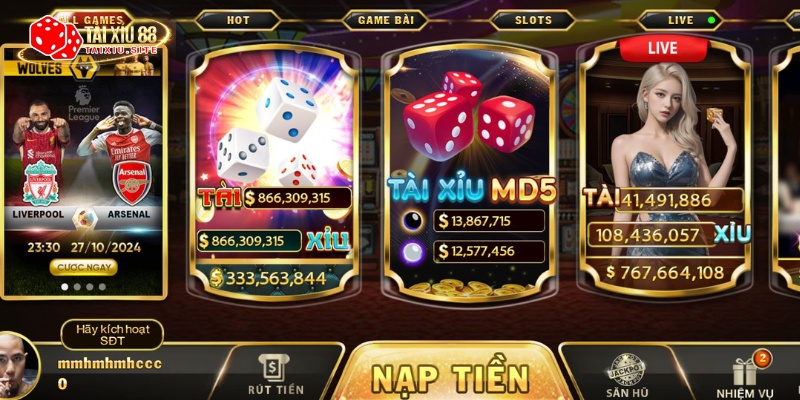Open the white dice Tài Xỉu game
Viewport: 800px width, 400px height.
[x=273, y=170]
